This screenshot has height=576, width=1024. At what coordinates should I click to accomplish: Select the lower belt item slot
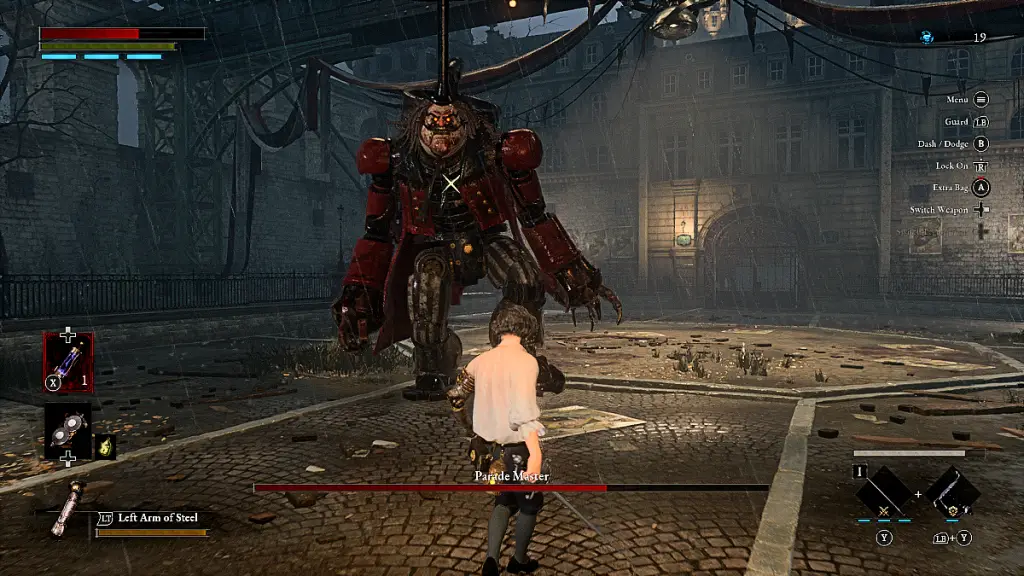click(68, 429)
